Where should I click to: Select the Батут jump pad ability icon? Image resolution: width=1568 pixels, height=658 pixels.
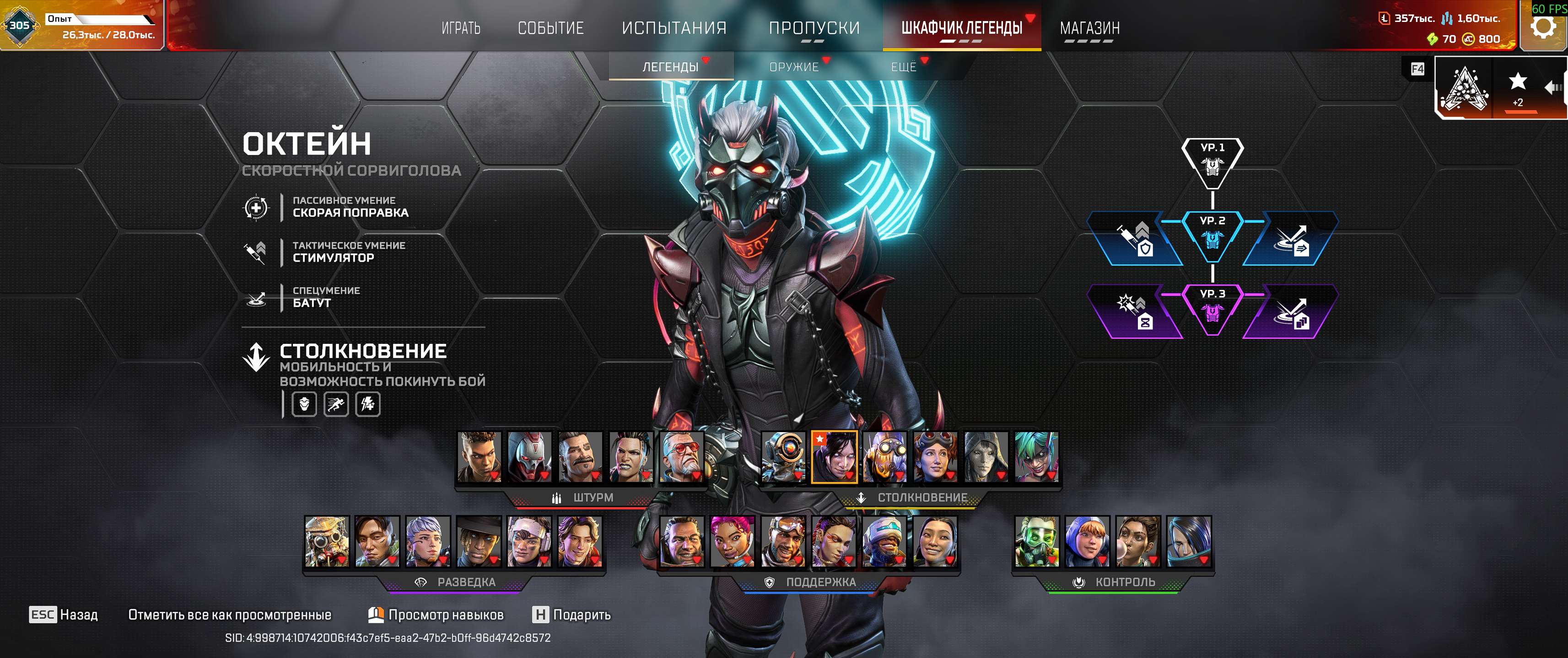257,299
